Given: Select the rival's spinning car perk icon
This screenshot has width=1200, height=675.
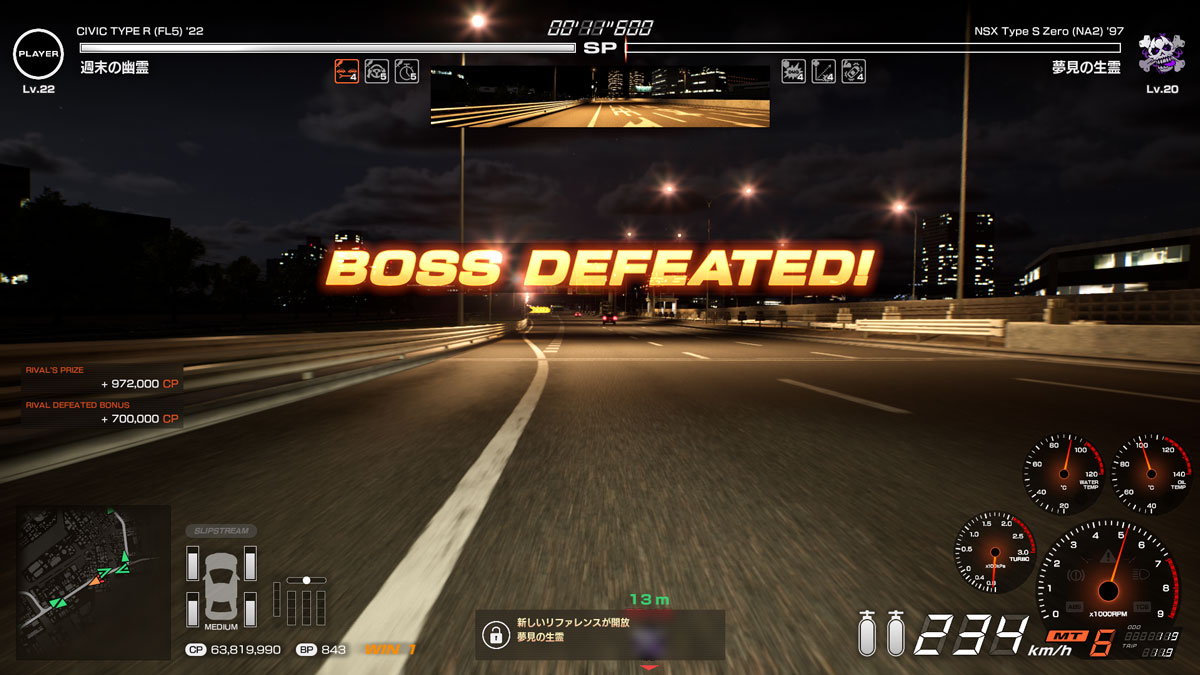Looking at the screenshot, I should coord(853,72).
